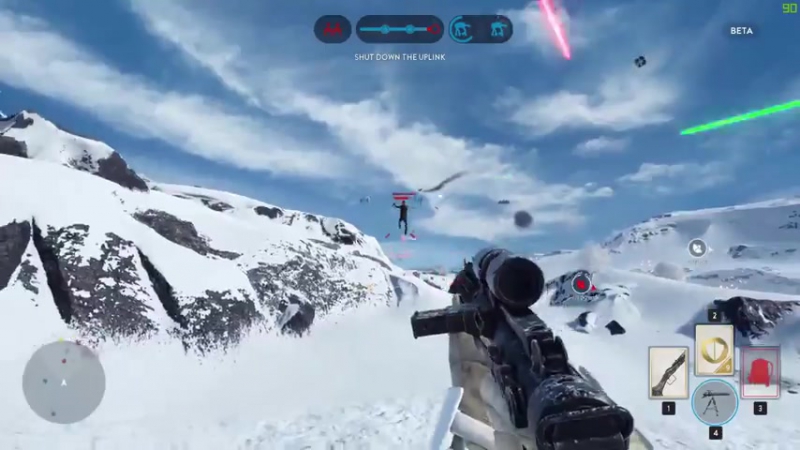Select the rifle star card in slot 1

click(667, 372)
